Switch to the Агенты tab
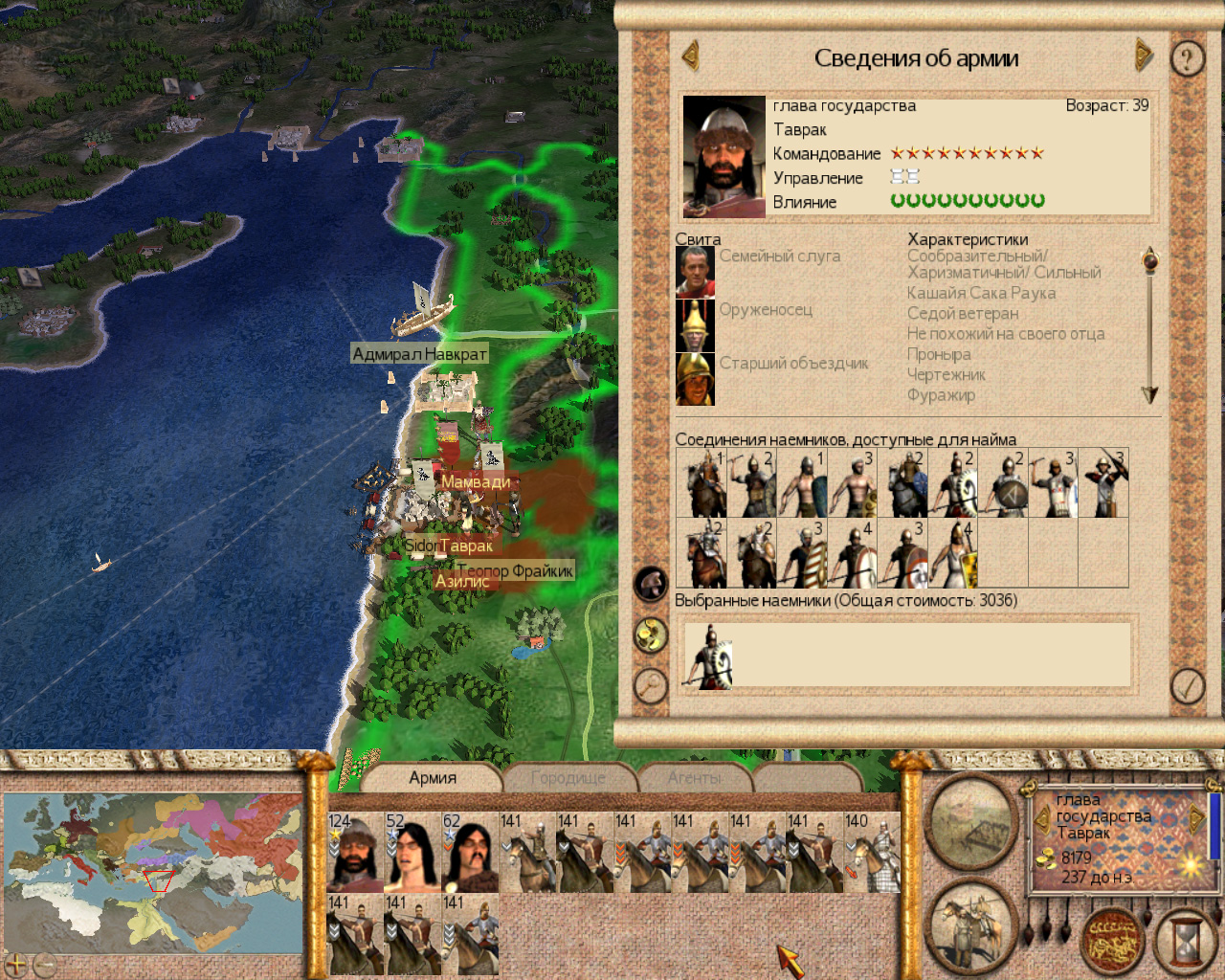Screen dimensions: 1225x980 (x=695, y=778)
